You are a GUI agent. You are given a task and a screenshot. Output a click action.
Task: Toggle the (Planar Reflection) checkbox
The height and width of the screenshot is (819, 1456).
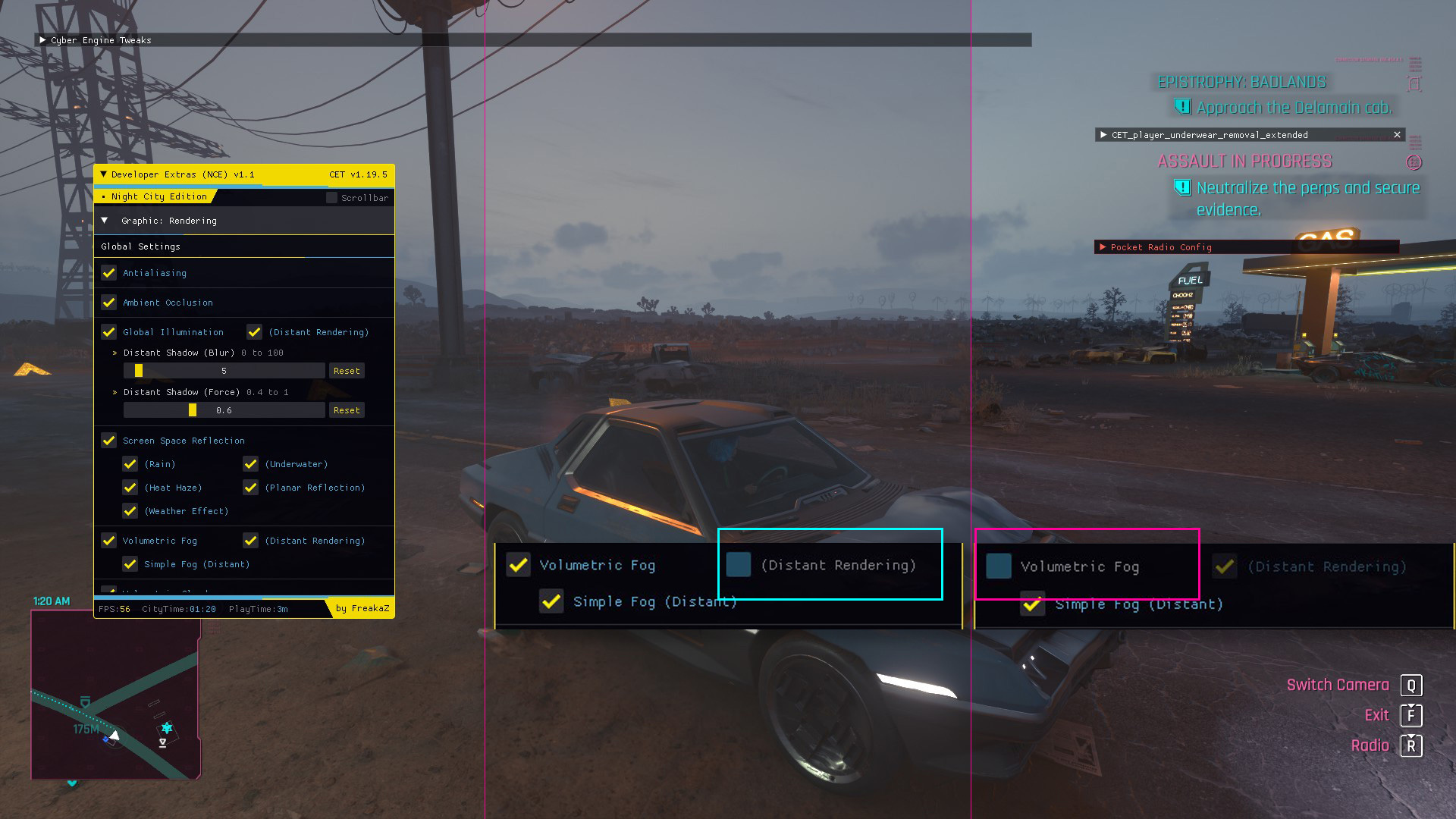coord(251,488)
